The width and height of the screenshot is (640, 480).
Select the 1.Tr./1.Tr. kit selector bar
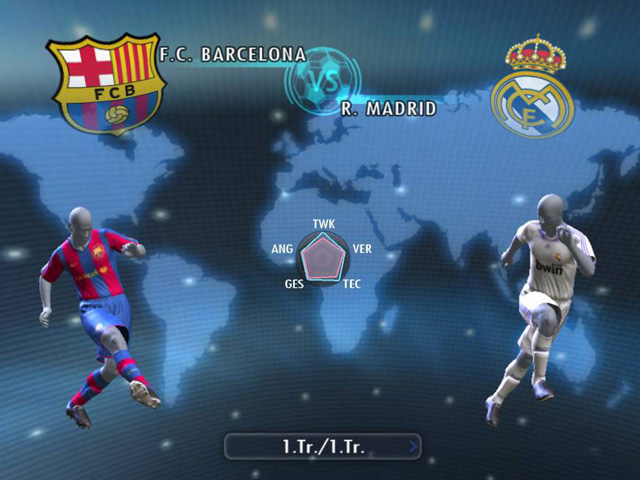(x=320, y=446)
